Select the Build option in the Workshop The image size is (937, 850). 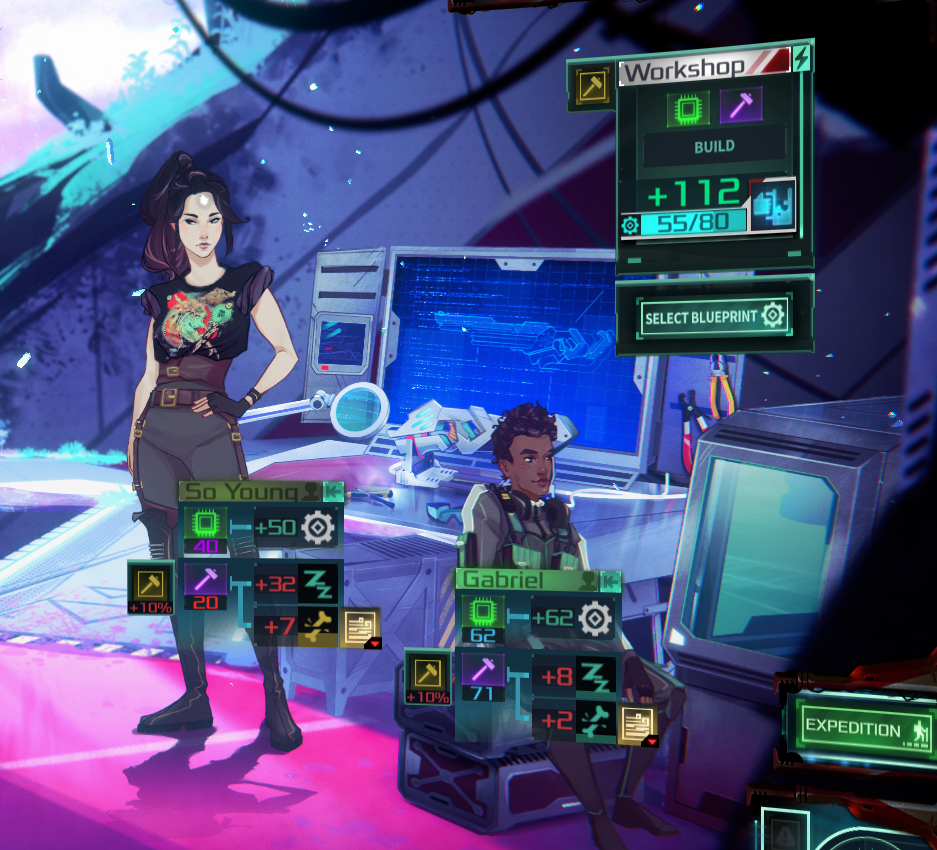[x=714, y=146]
